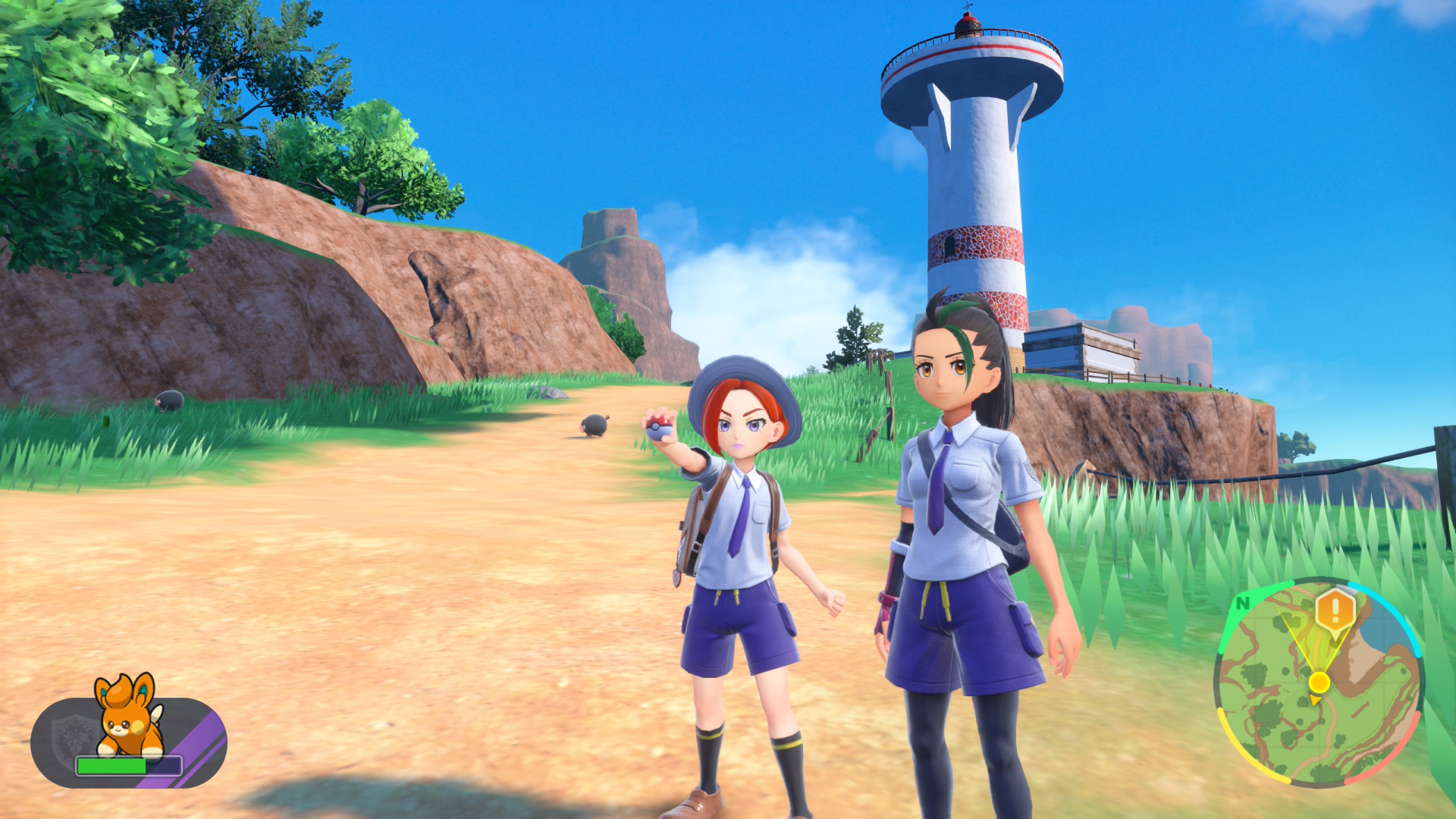Click the N compass indicator on minimap

(1242, 603)
